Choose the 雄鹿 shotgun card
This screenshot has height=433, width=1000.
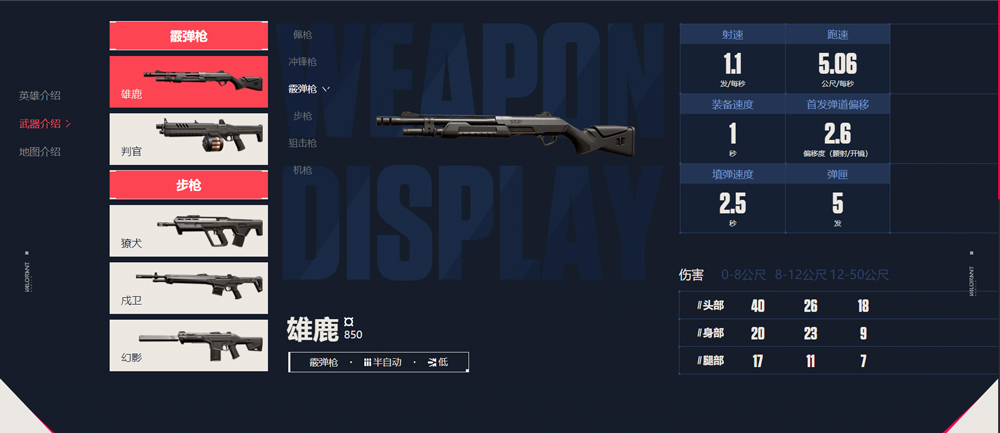pos(189,82)
